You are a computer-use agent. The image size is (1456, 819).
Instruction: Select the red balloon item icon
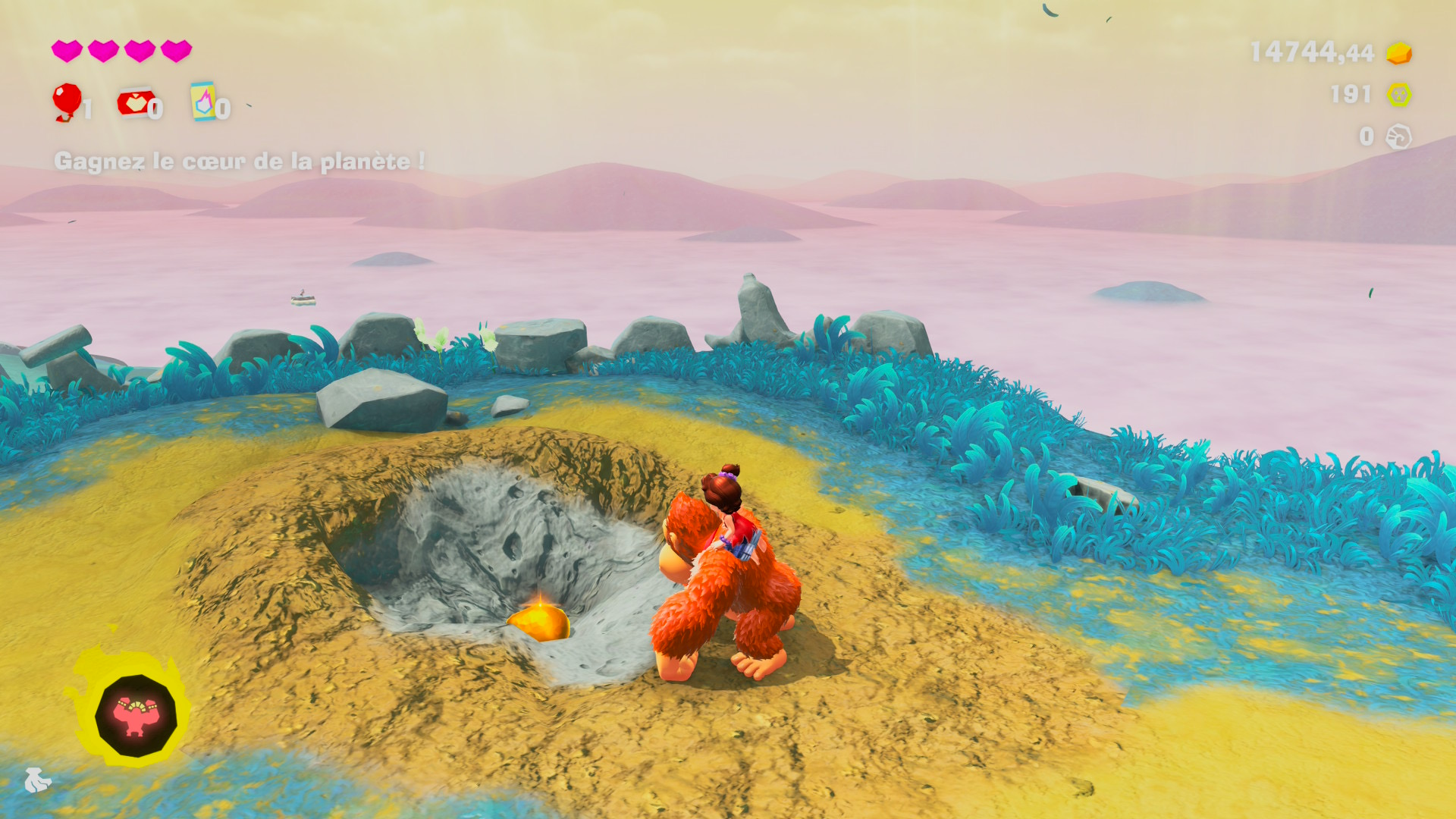(67, 101)
